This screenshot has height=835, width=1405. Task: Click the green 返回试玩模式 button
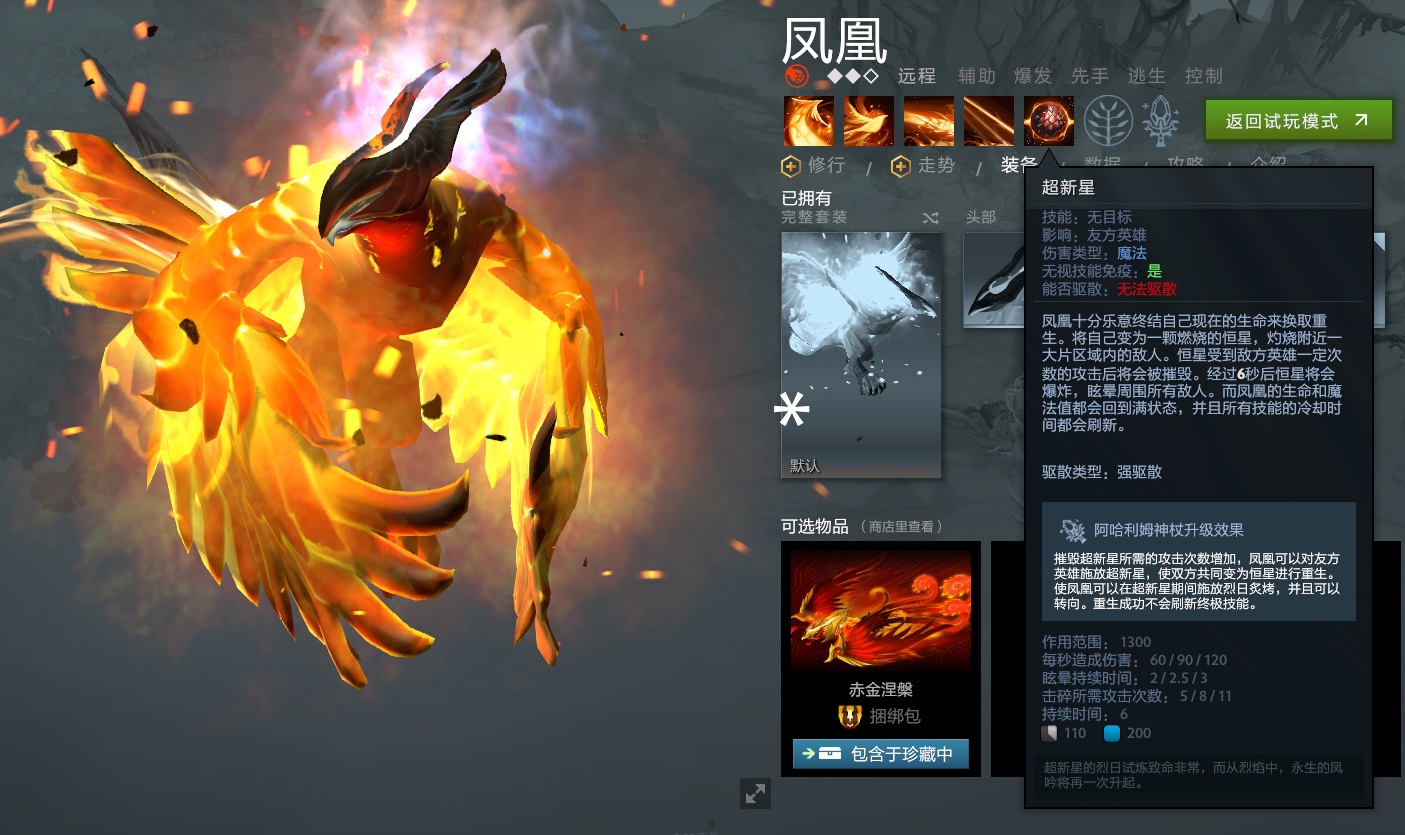click(x=1298, y=118)
